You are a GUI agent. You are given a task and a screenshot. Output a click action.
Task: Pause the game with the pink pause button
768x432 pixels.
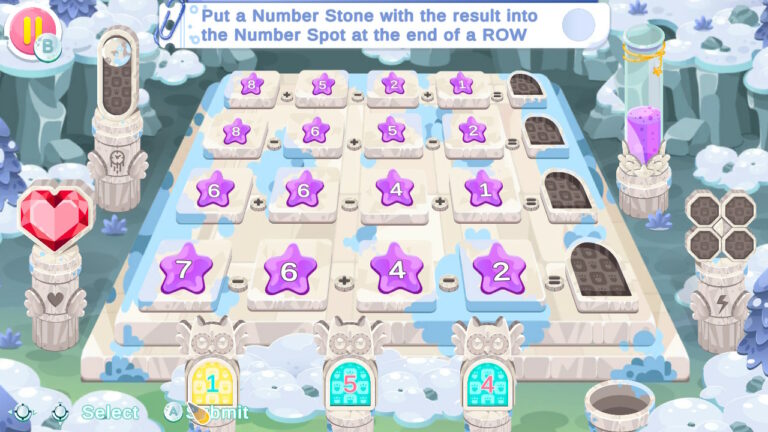click(27, 27)
